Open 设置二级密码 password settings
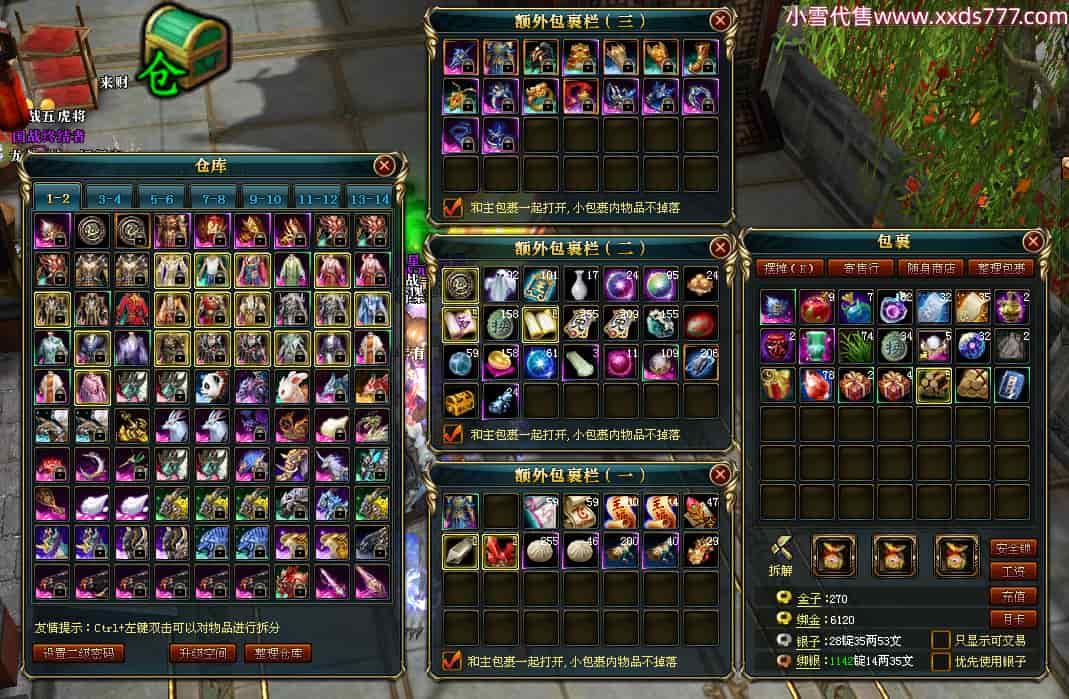The width and height of the screenshot is (1069, 699). (79, 653)
